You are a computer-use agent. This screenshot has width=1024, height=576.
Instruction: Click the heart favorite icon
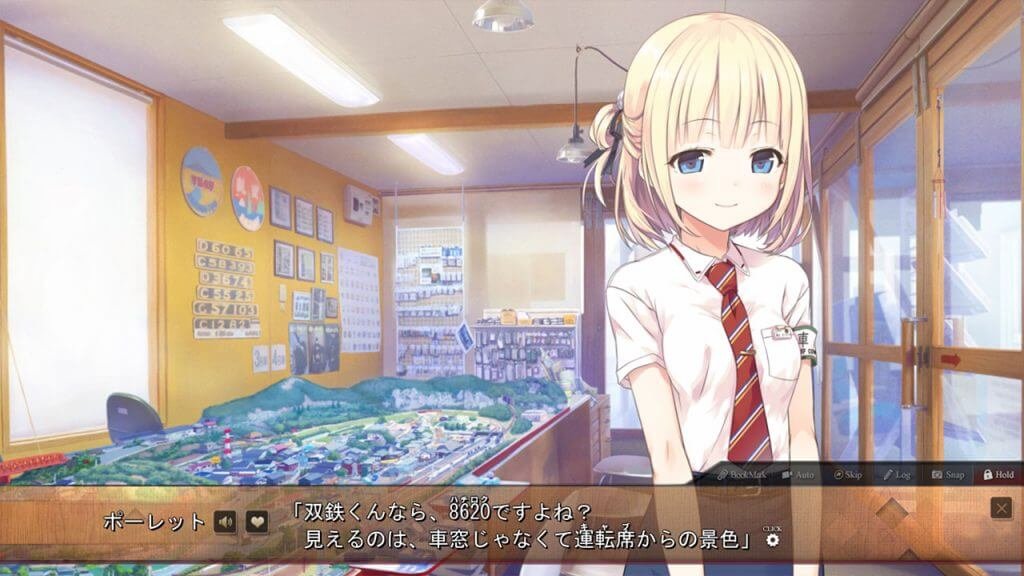pyautogui.click(x=257, y=521)
